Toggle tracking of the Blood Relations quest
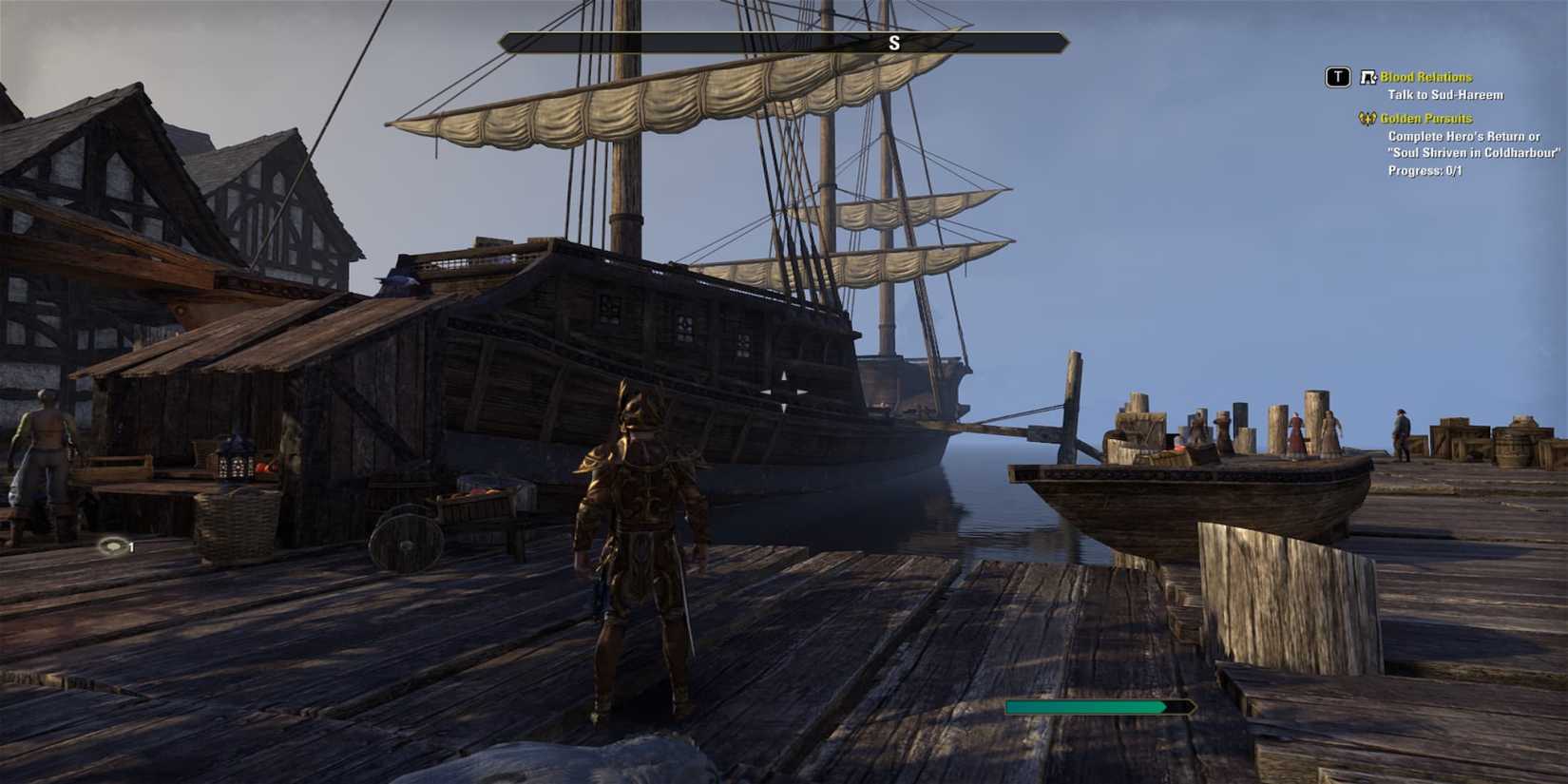Viewport: 1568px width, 784px height. (1425, 76)
